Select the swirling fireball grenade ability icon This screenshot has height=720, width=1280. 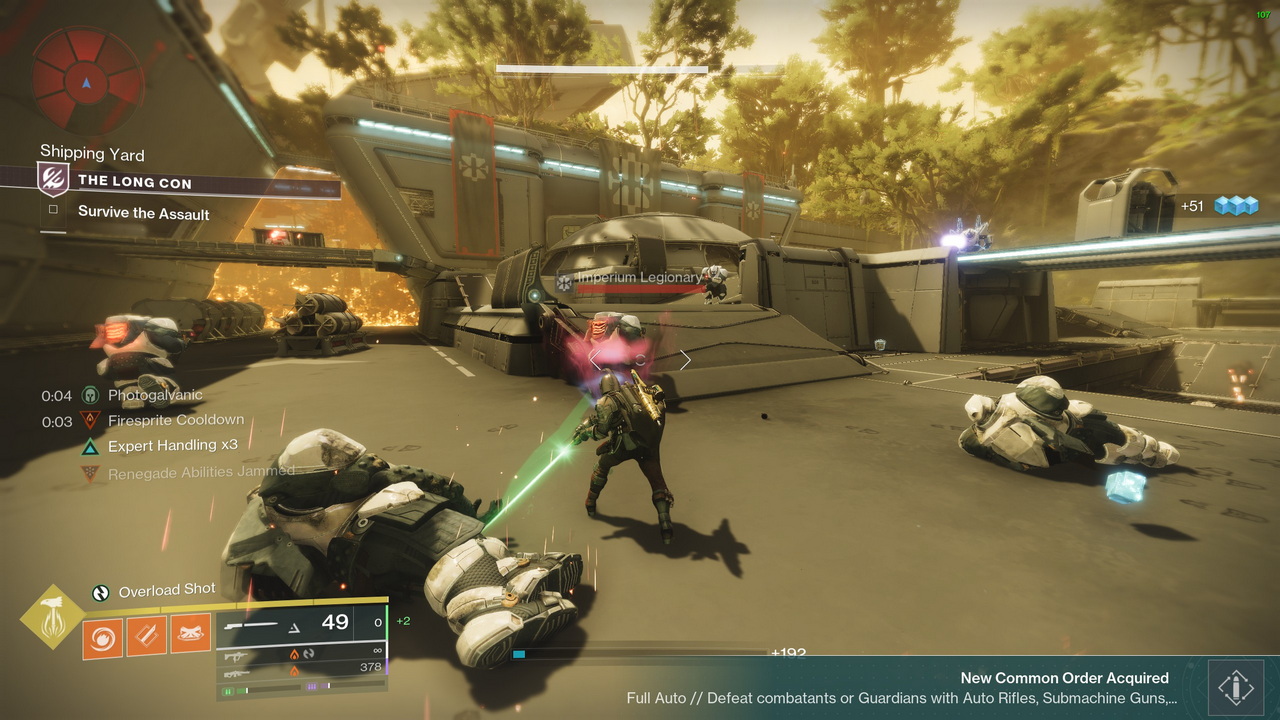102,637
